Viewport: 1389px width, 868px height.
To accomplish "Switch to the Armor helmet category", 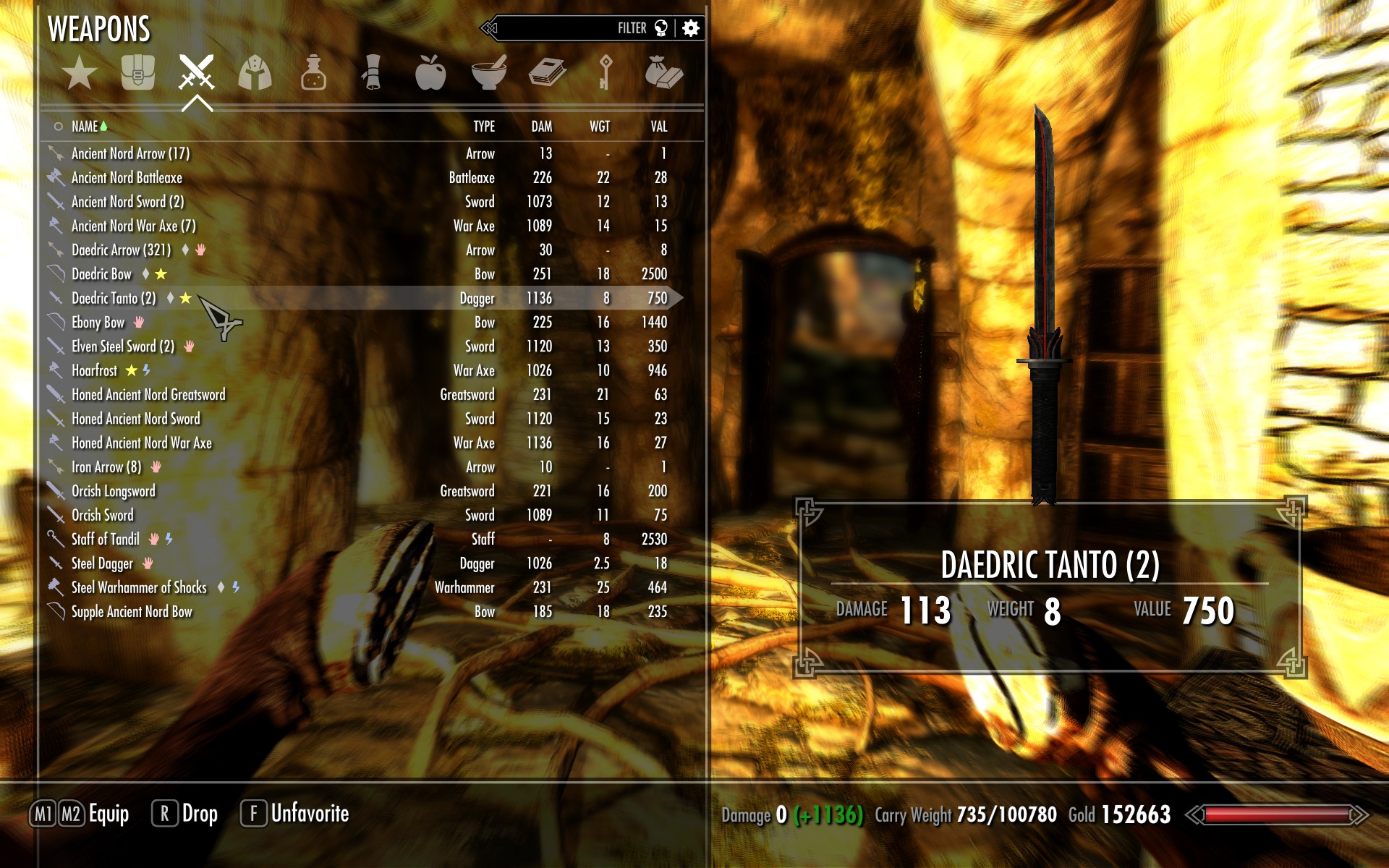I will click(x=255, y=73).
